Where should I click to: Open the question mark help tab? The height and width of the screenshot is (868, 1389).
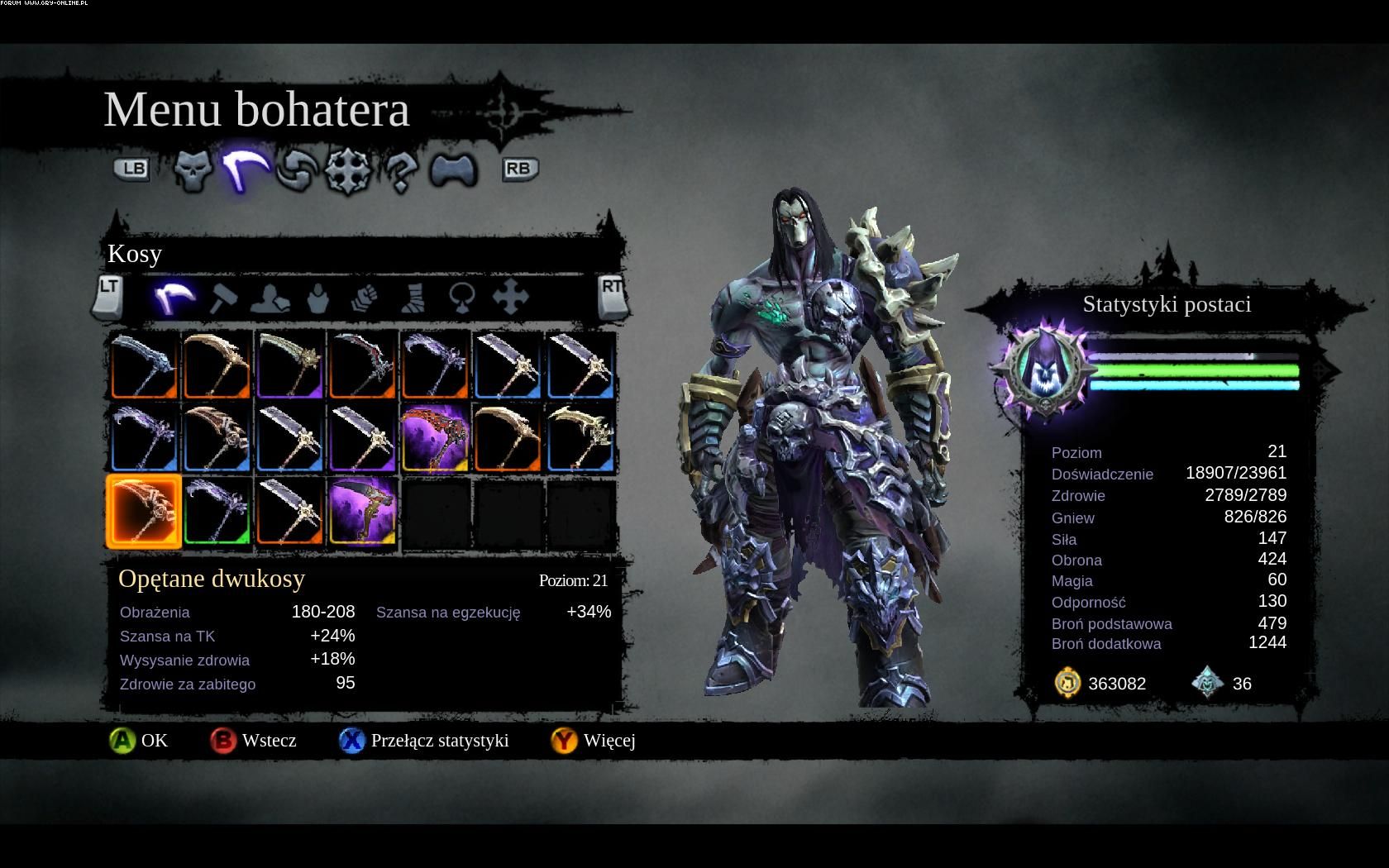coord(400,170)
